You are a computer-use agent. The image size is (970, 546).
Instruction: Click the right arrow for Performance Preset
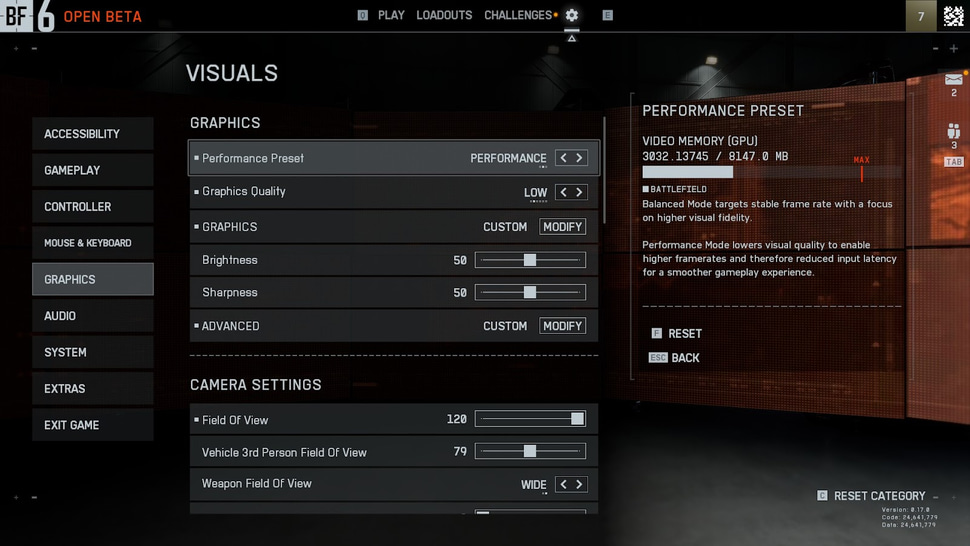(x=579, y=158)
